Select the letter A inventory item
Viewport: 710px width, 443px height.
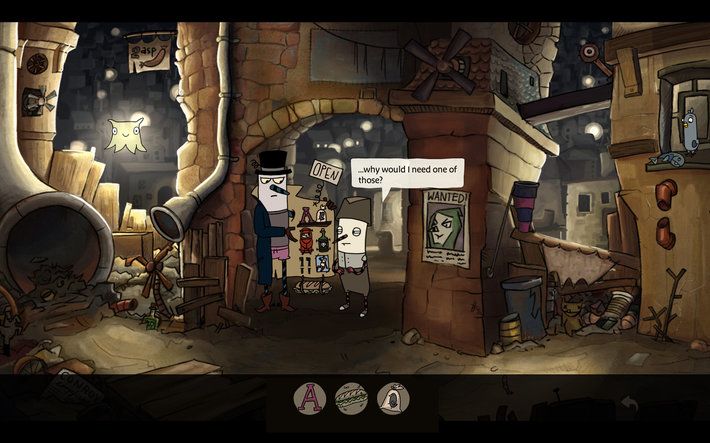(310, 400)
